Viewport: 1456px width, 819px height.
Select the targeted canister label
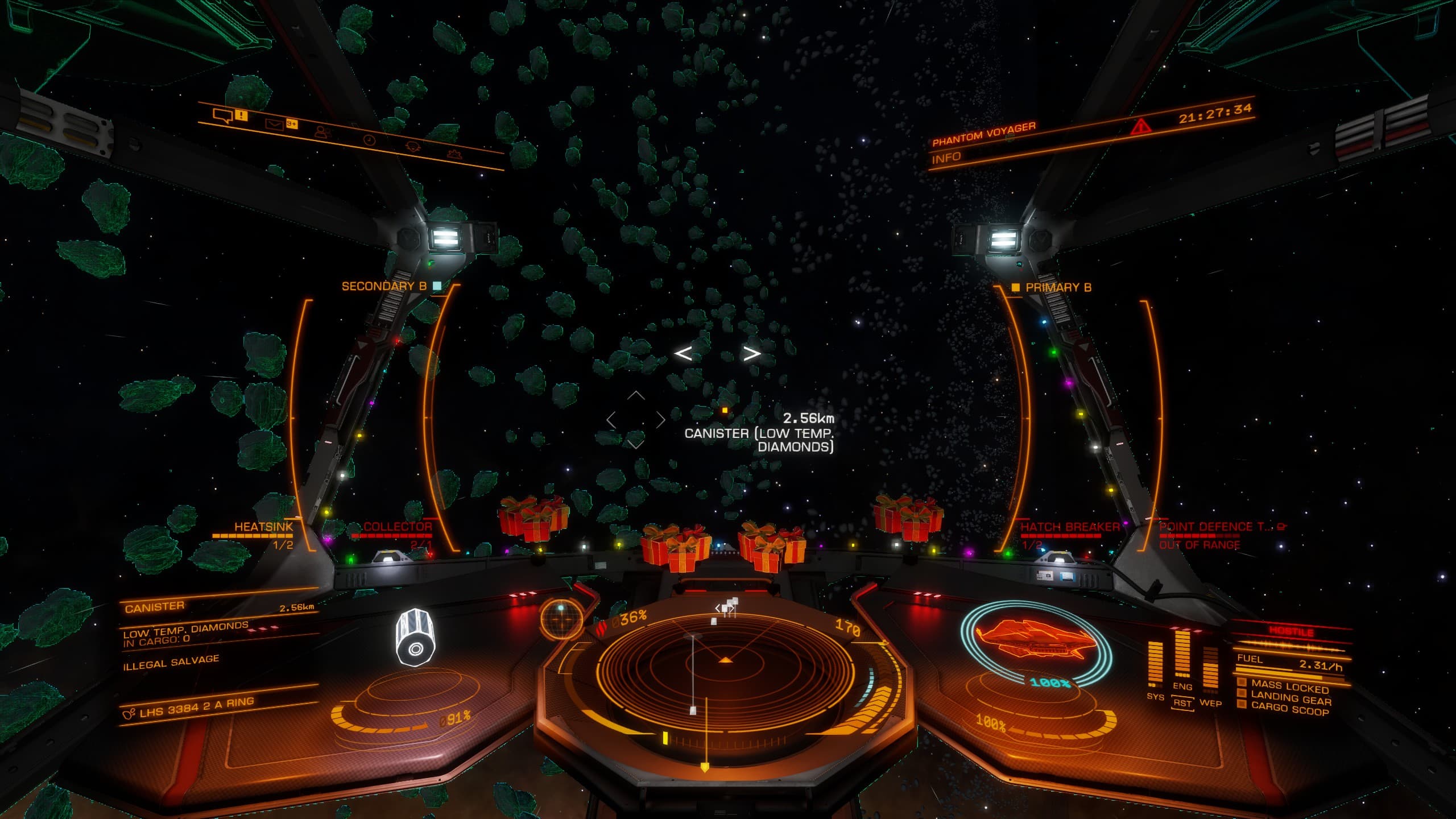pyautogui.click(x=759, y=440)
